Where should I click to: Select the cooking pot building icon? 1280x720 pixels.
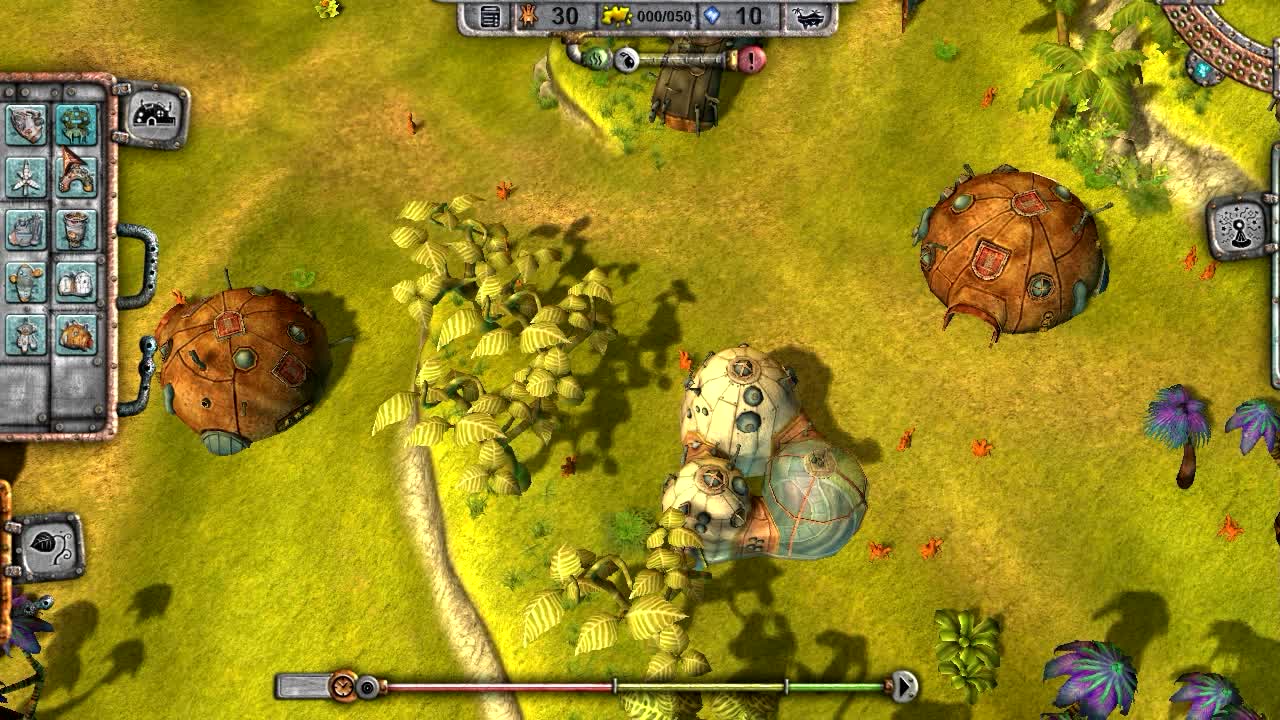point(25,228)
